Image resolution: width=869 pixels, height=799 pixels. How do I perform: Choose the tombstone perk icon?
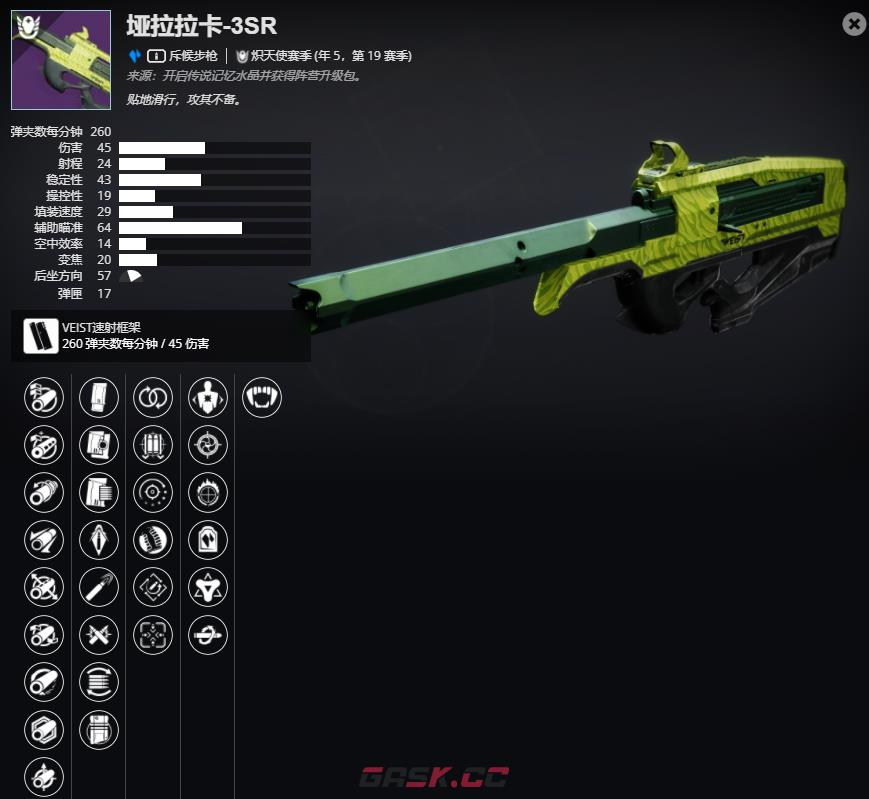click(208, 539)
